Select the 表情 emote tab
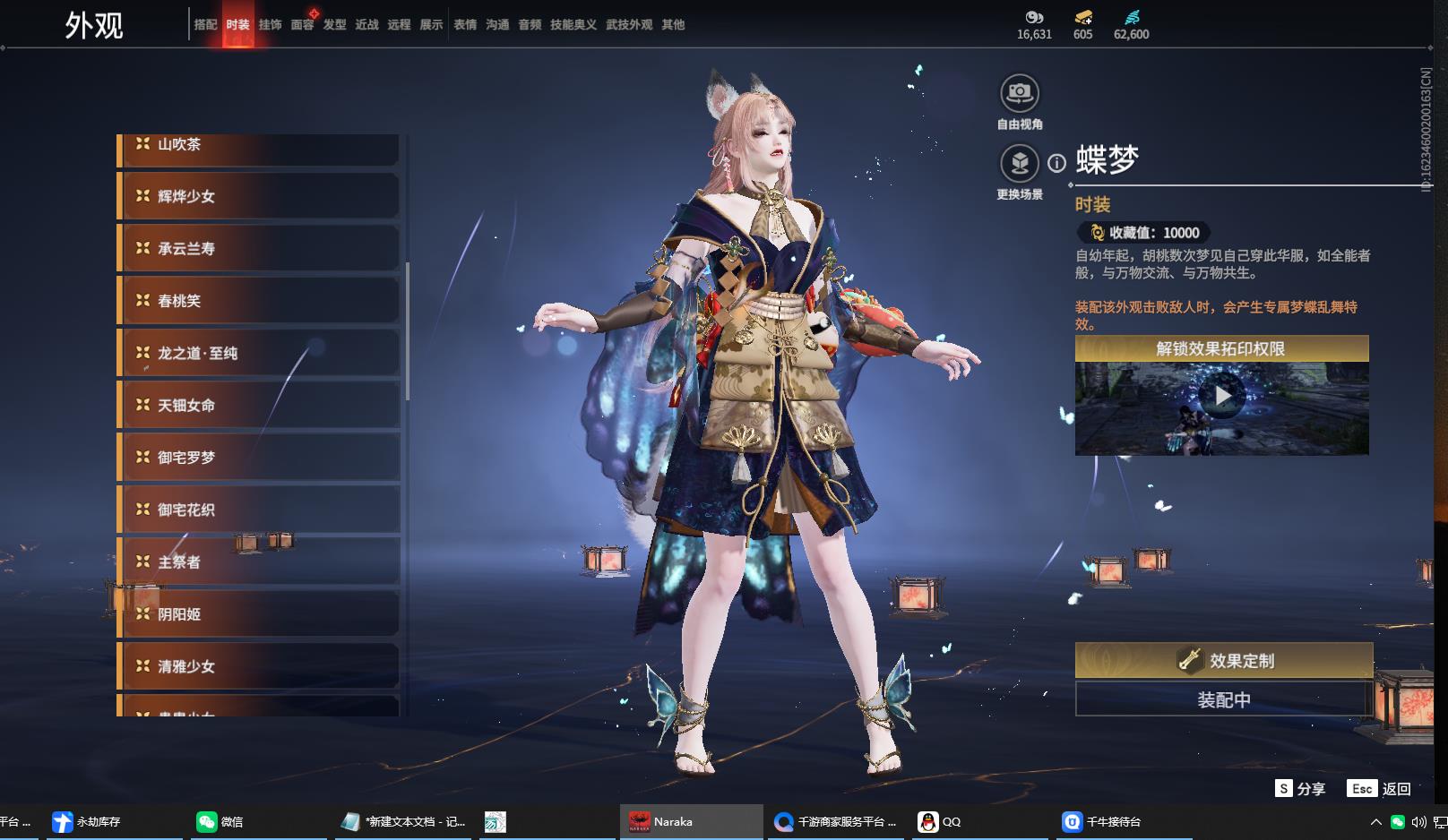The image size is (1448, 840). [x=465, y=25]
